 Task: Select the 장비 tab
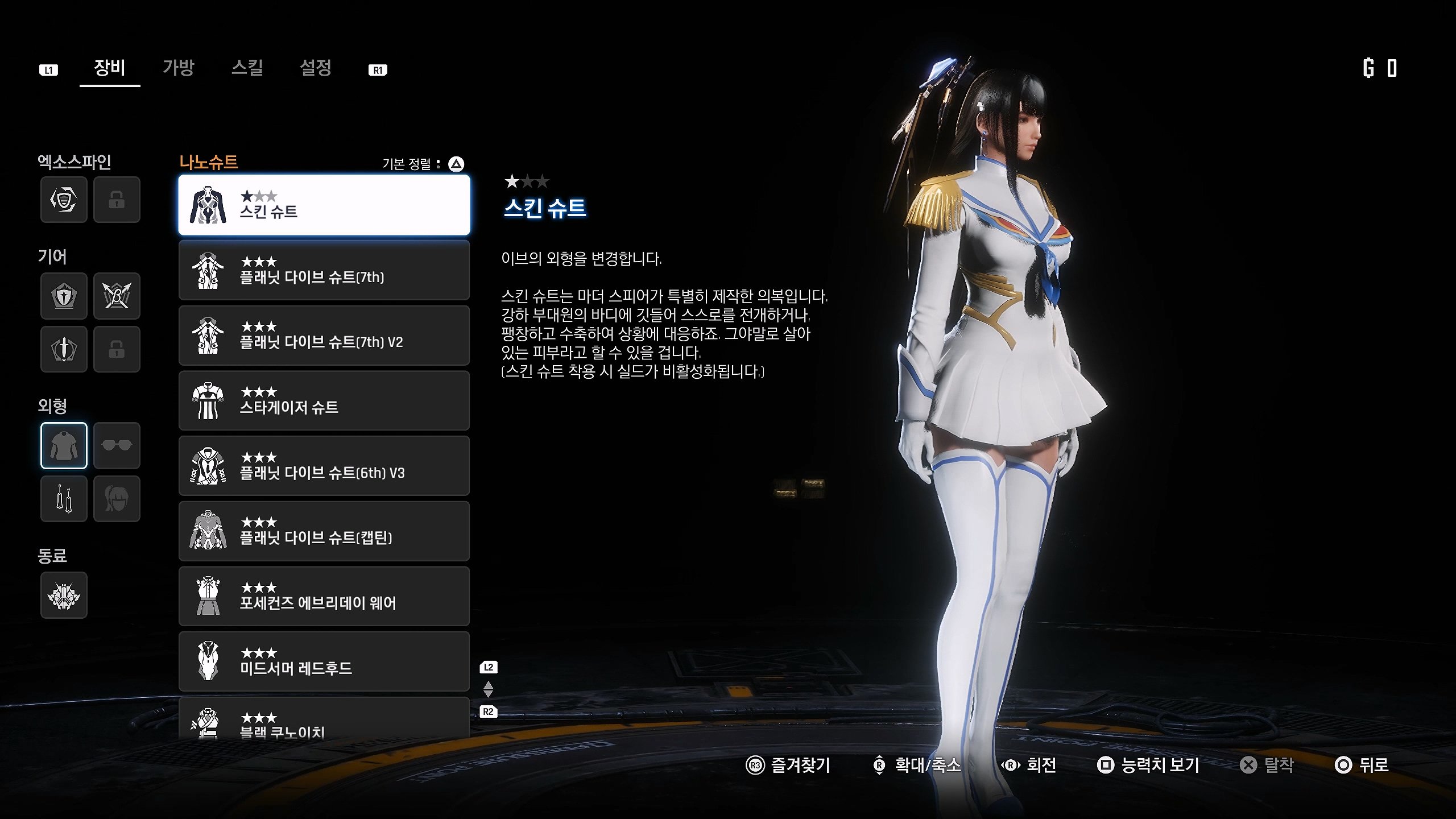click(x=109, y=68)
